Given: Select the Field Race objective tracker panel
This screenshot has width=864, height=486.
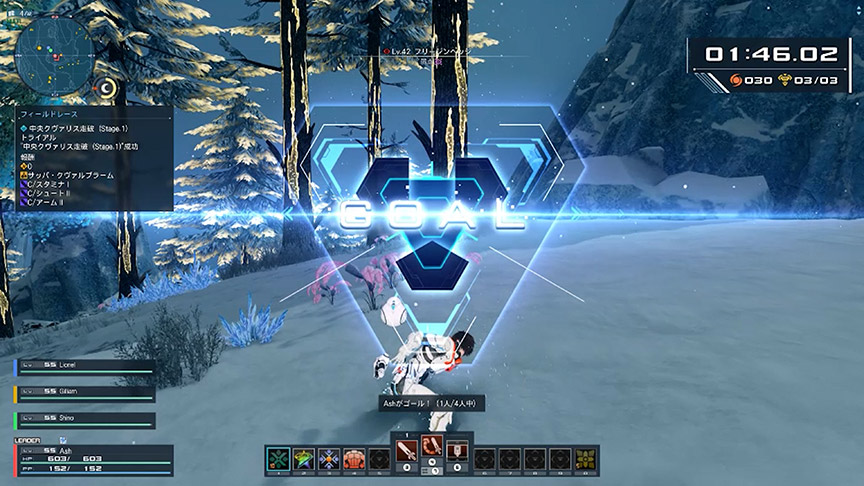Looking at the screenshot, I should pos(94,160).
